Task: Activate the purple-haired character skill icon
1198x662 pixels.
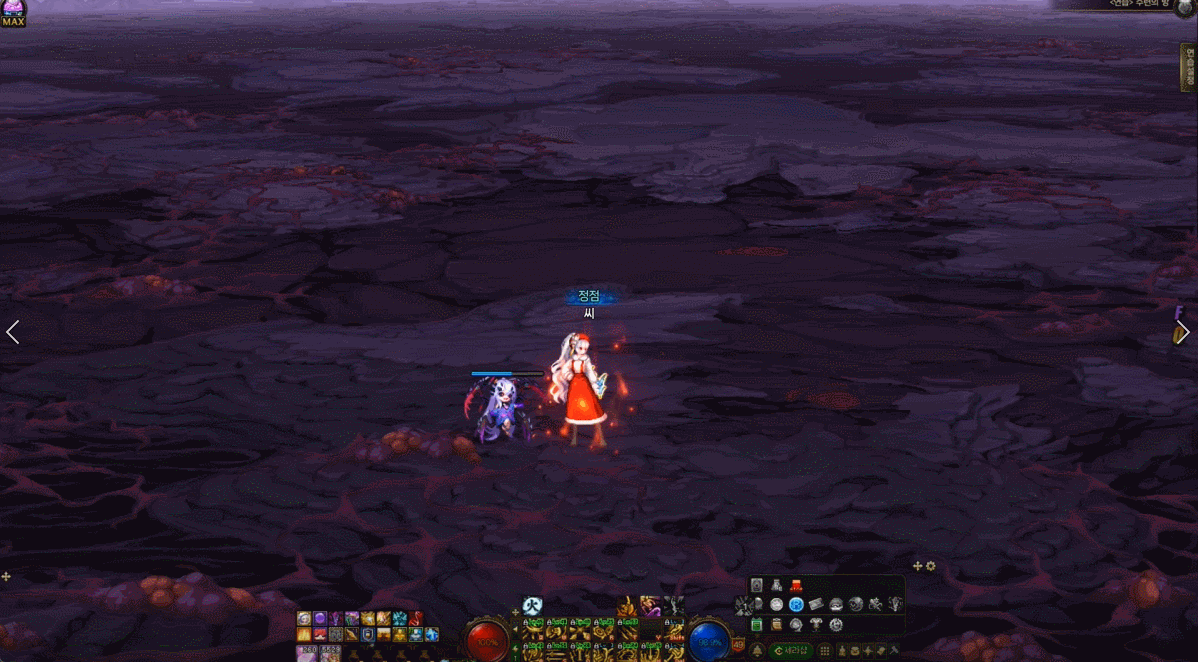Action: click(x=650, y=606)
